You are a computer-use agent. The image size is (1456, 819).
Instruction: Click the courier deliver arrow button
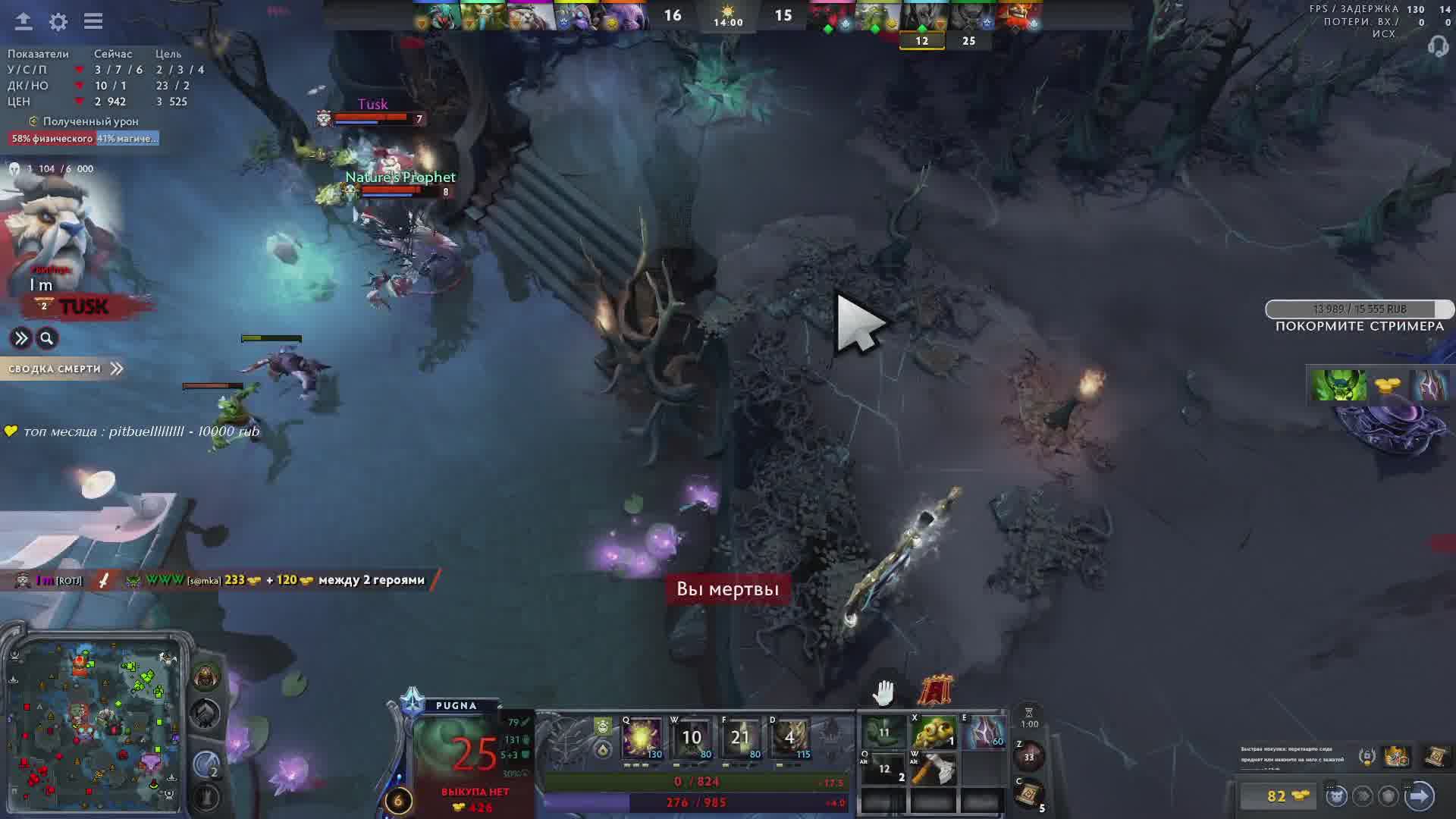click(1419, 795)
